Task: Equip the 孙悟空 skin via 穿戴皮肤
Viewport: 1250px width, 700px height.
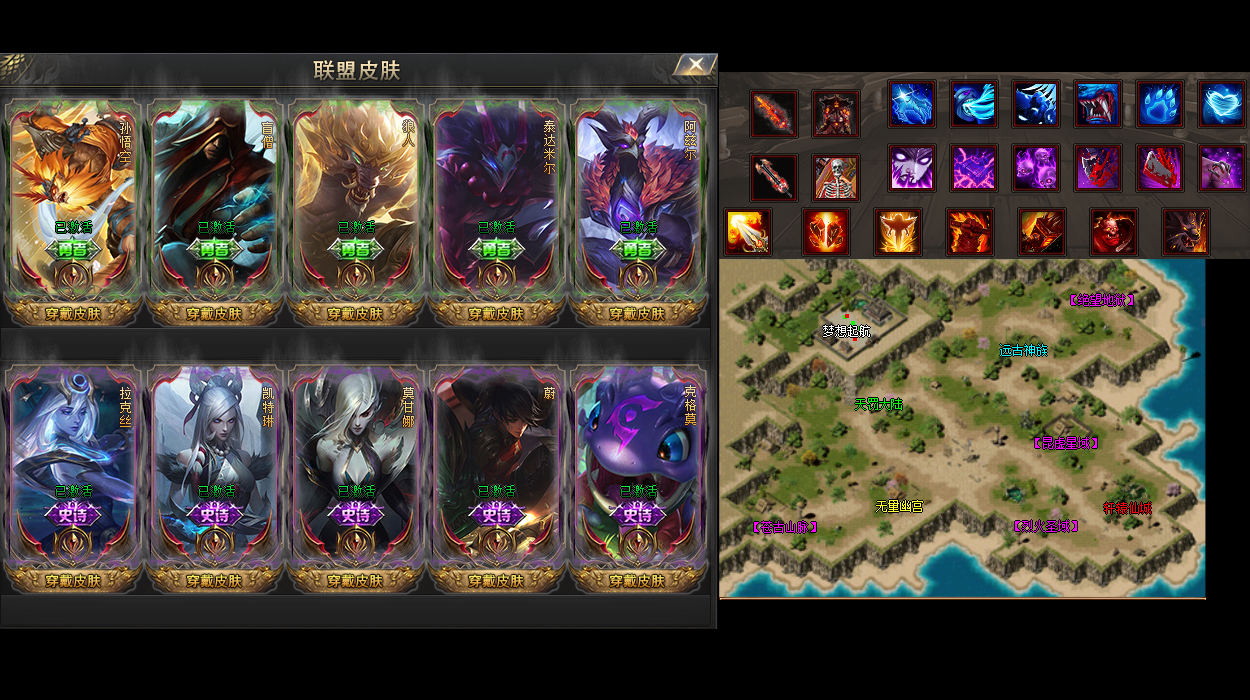Action: 73,313
